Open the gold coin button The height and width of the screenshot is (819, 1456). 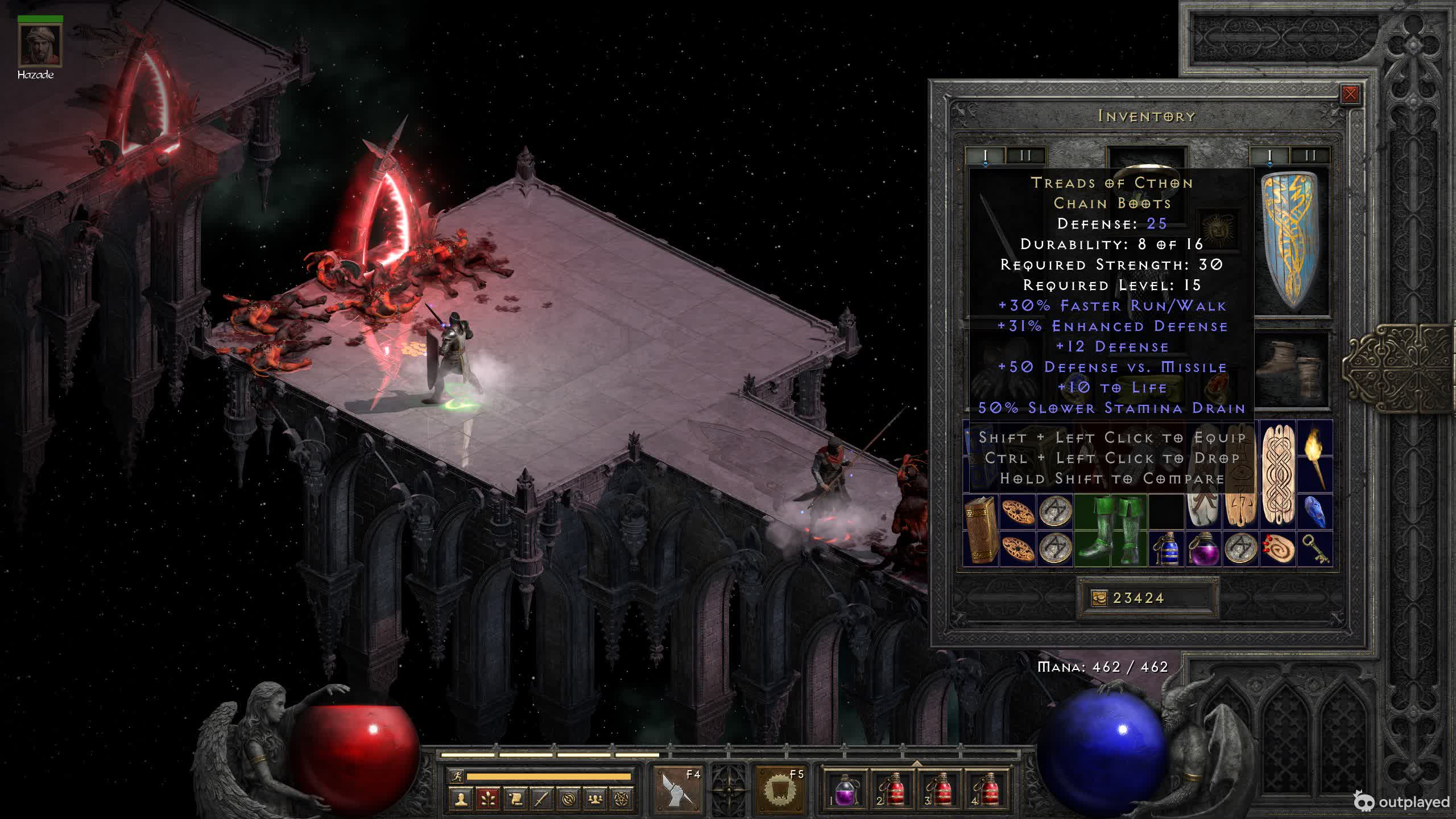1099,598
